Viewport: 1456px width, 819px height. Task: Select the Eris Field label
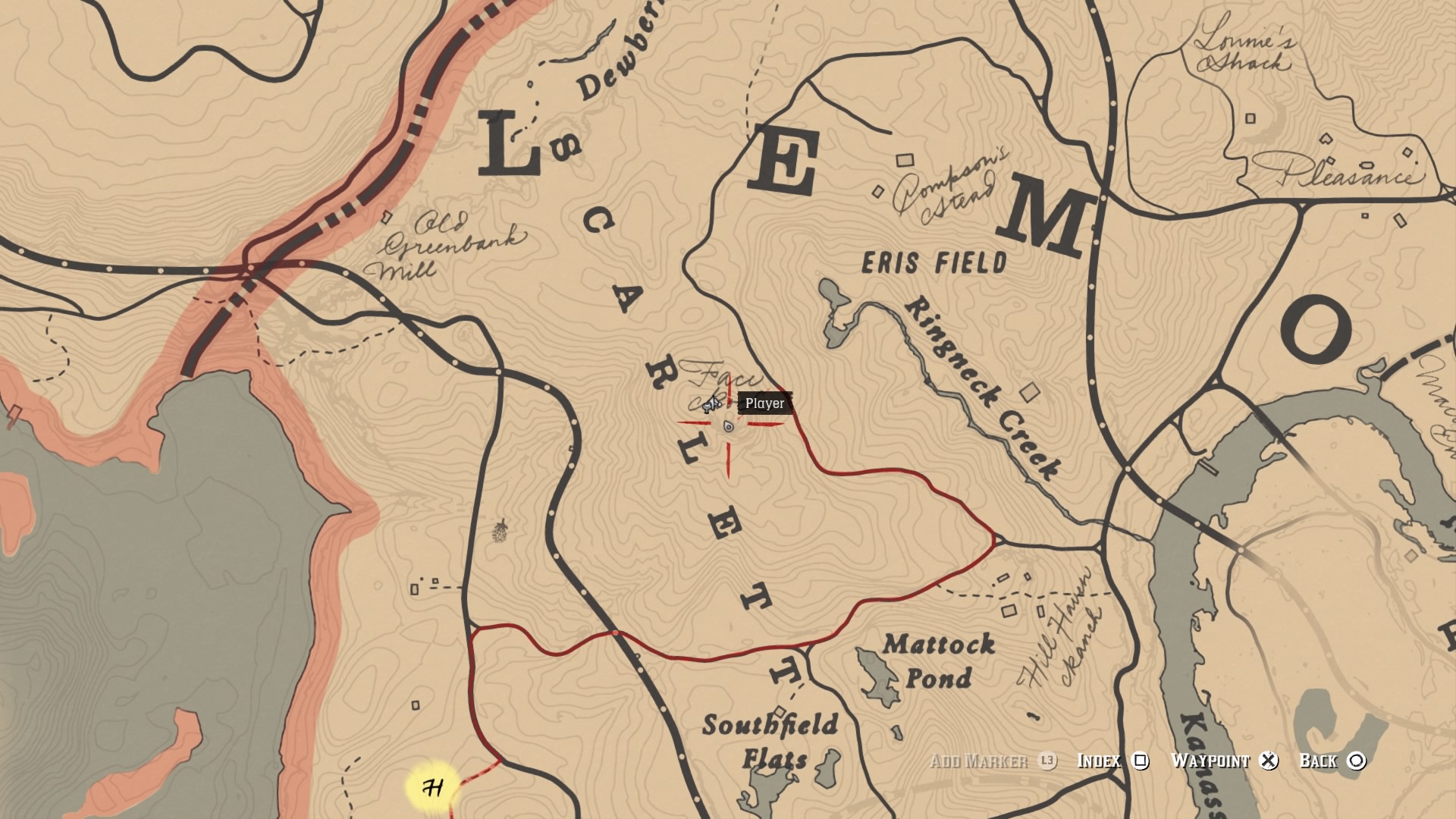pyautogui.click(x=934, y=261)
